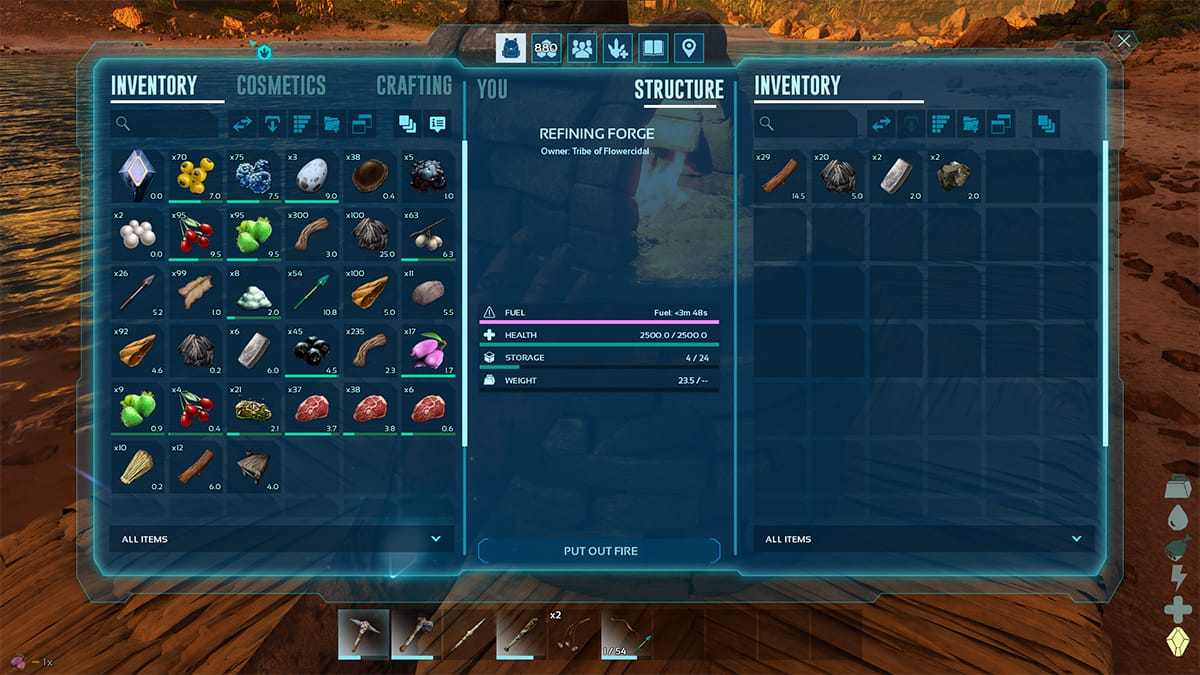Open the map pin tab
Image resolution: width=1200 pixels, height=675 pixels.
tap(688, 47)
